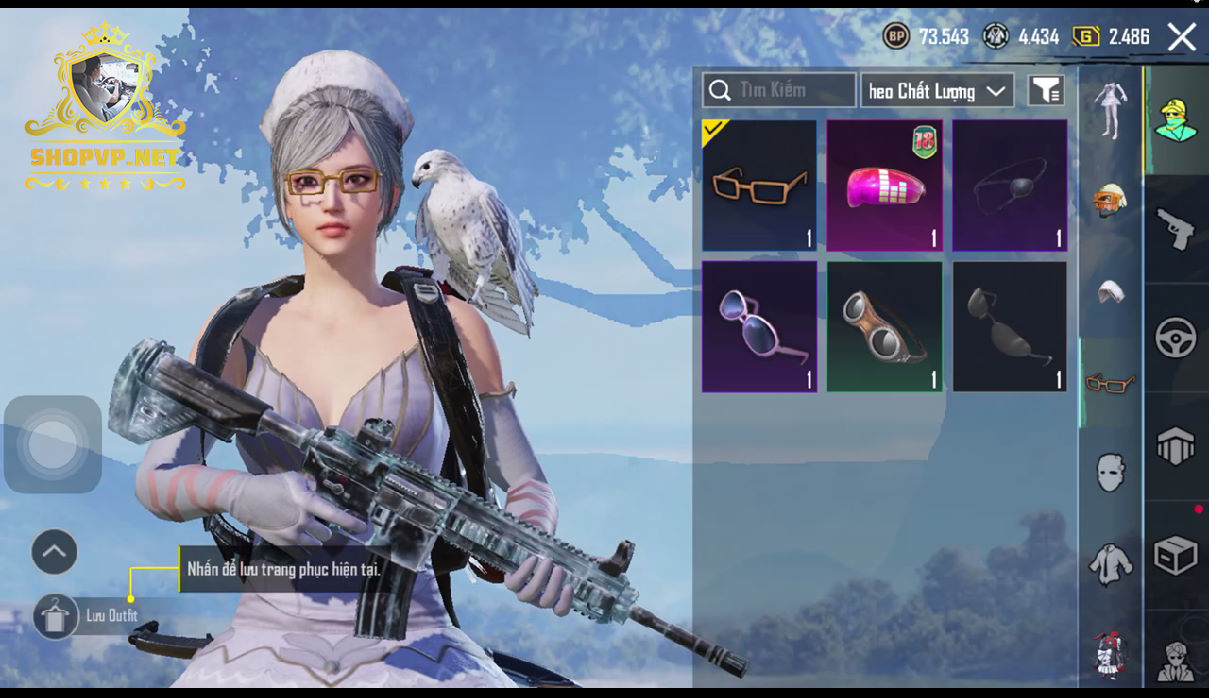Choose the black sunglasses item
Screen dimensions: 1209x698
pyautogui.click(x=1009, y=327)
